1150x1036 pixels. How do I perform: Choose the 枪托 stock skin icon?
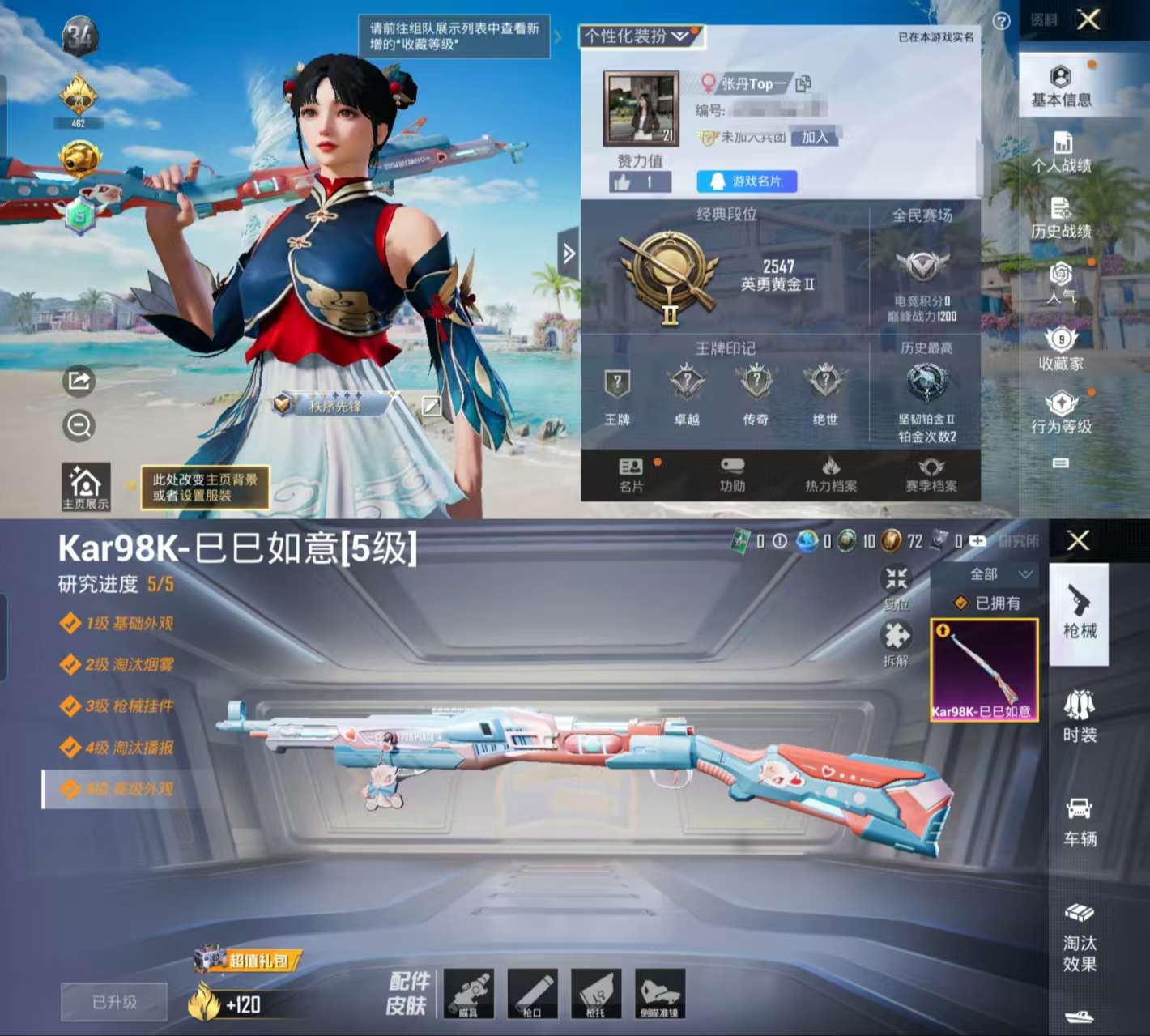coord(597,992)
